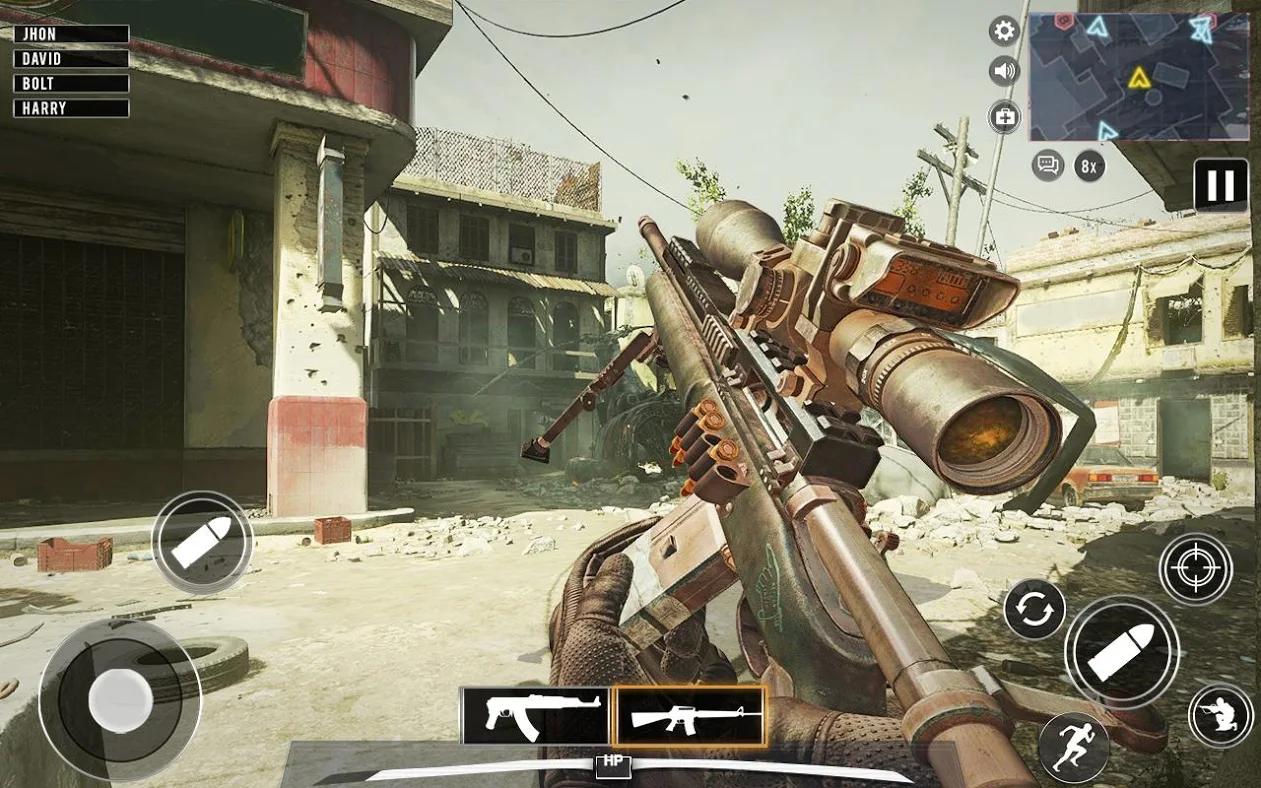
Task: Select player DAVID in the squad list
Action: 71,59
